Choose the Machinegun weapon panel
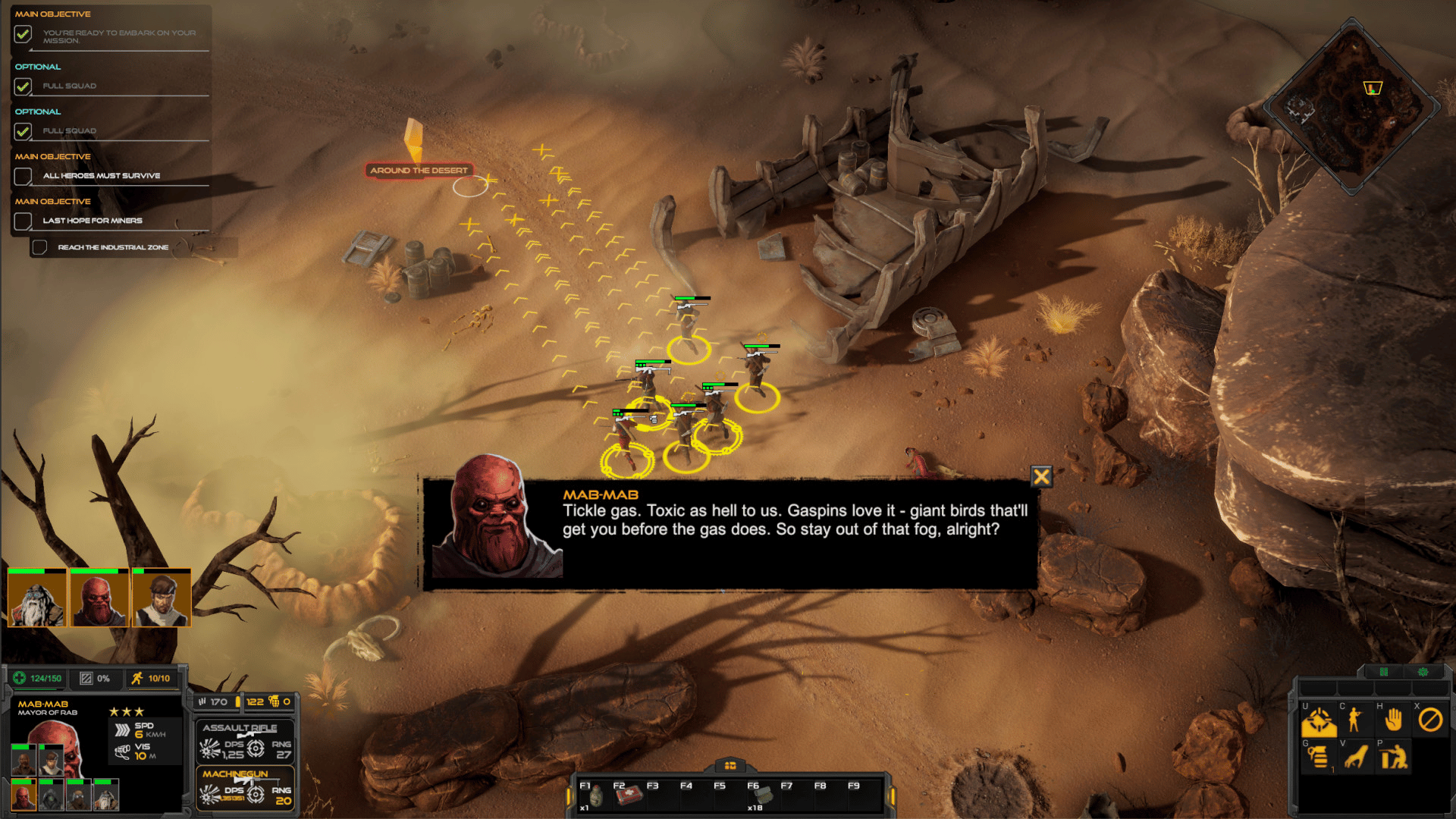Image resolution: width=1456 pixels, height=819 pixels. pyautogui.click(x=245, y=786)
